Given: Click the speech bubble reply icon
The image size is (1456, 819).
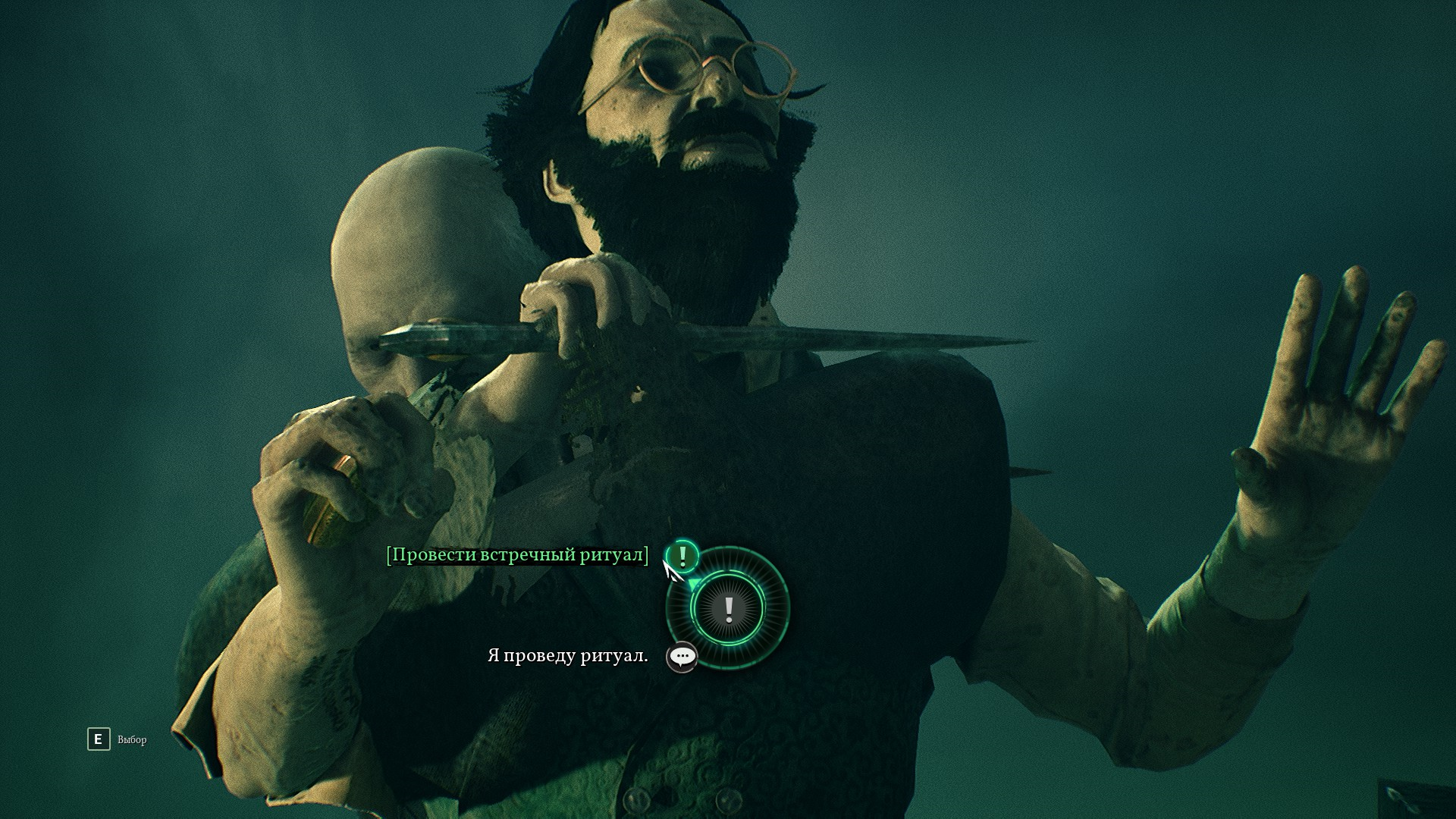Looking at the screenshot, I should [x=682, y=657].
